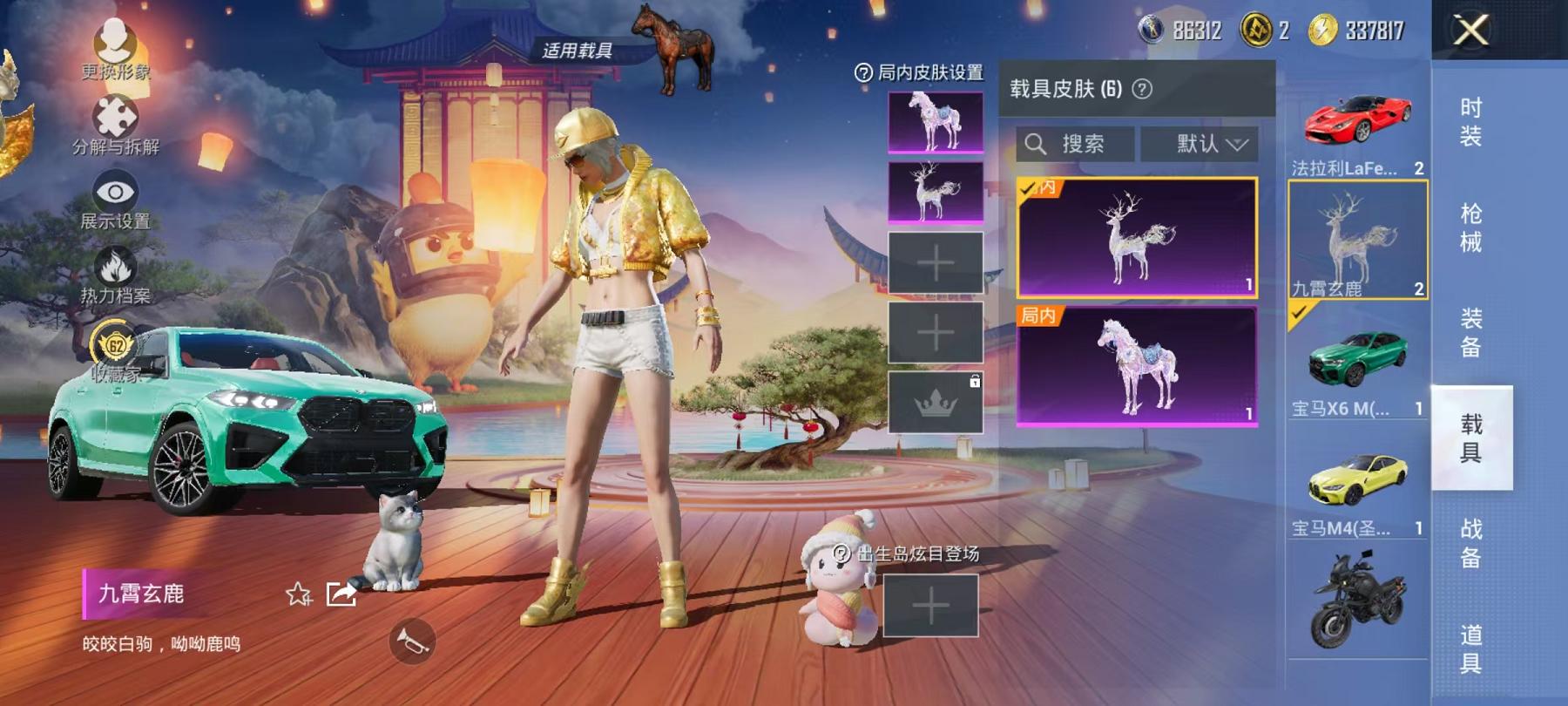Toggle the favorite star for 九霄玄鹿

[x=297, y=595]
